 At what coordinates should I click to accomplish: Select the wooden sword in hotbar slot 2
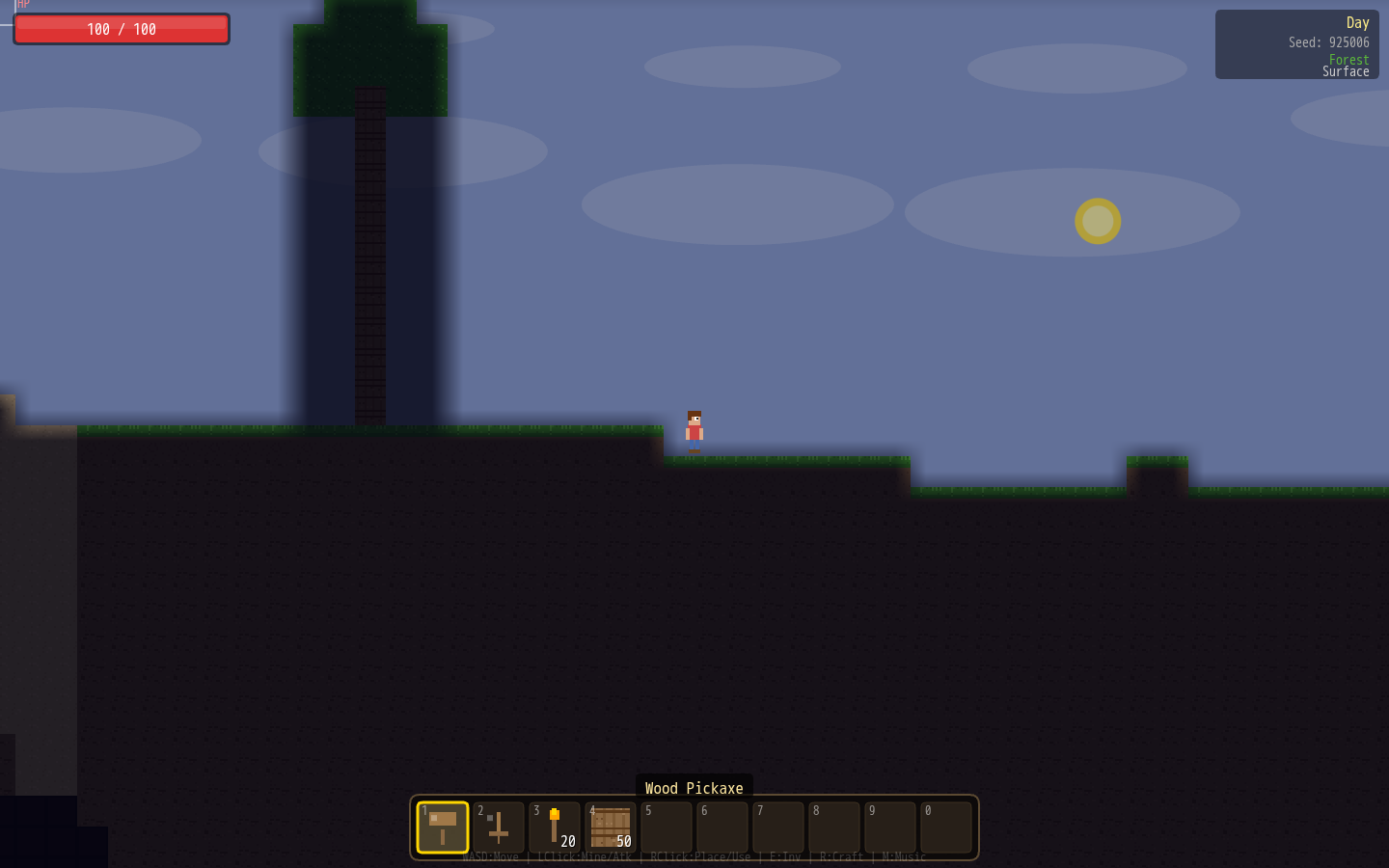499,827
